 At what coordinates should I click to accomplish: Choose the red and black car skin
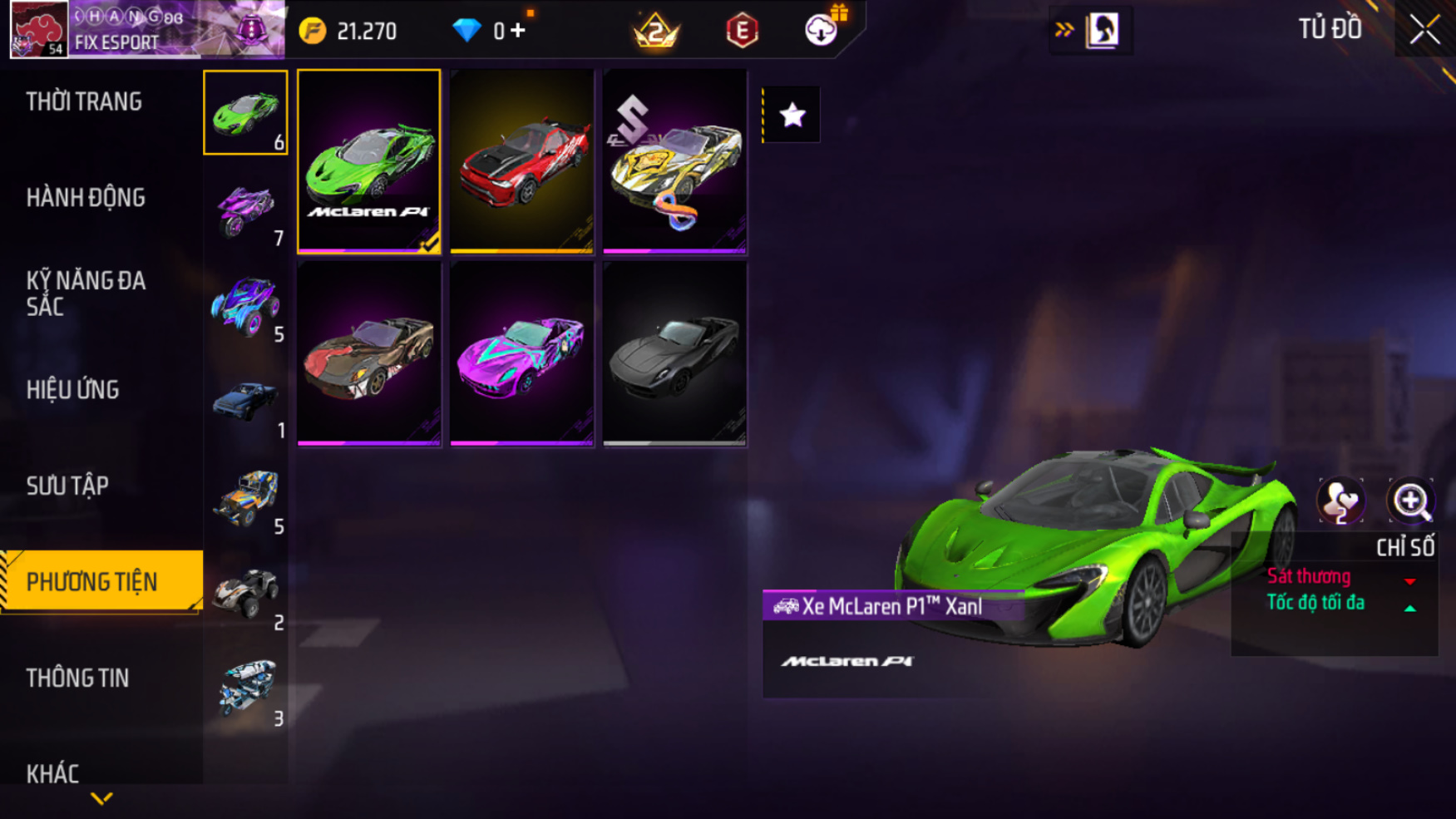click(x=521, y=161)
